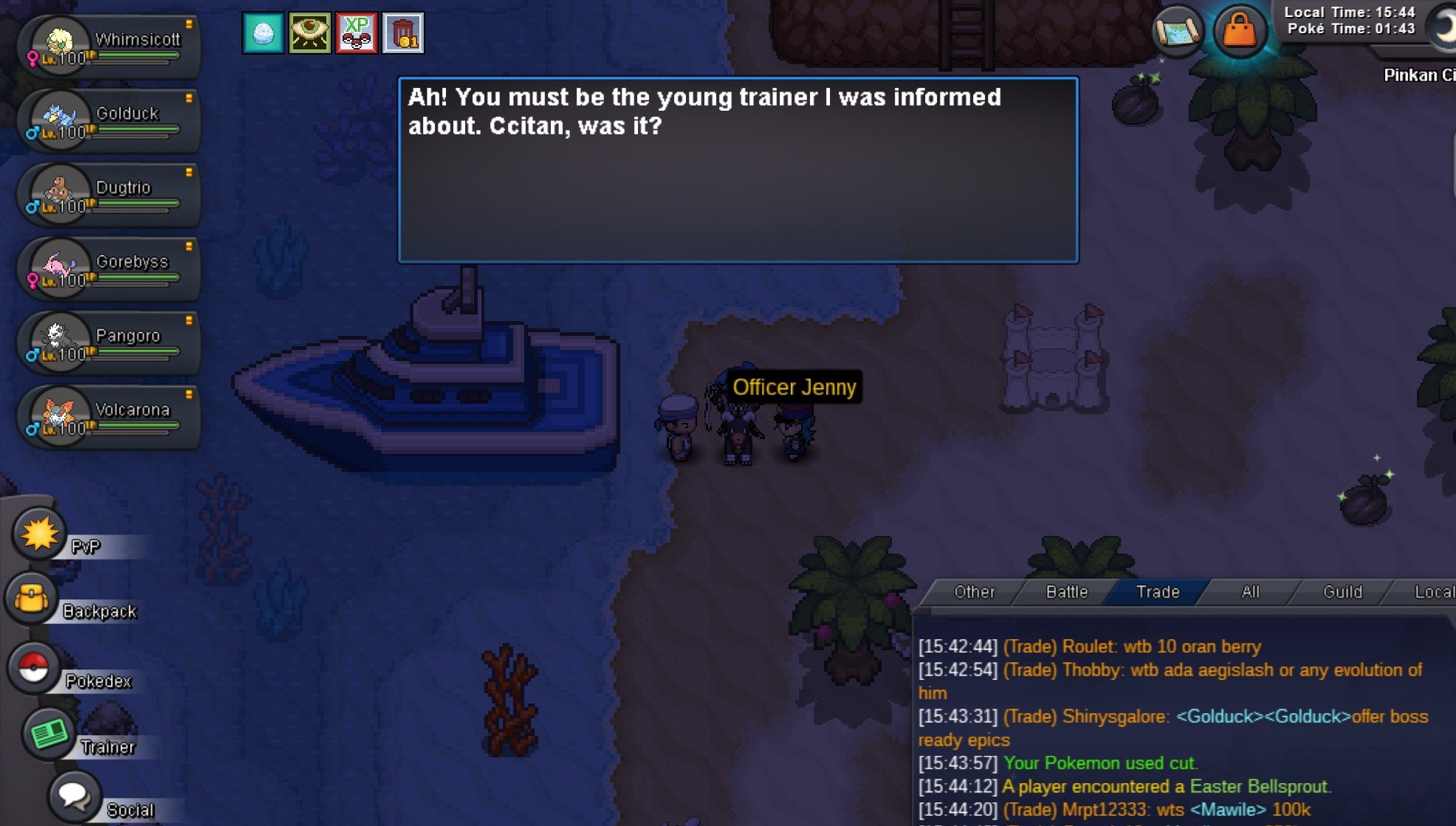
Task: Show the Trainer card
Action: 49,734
